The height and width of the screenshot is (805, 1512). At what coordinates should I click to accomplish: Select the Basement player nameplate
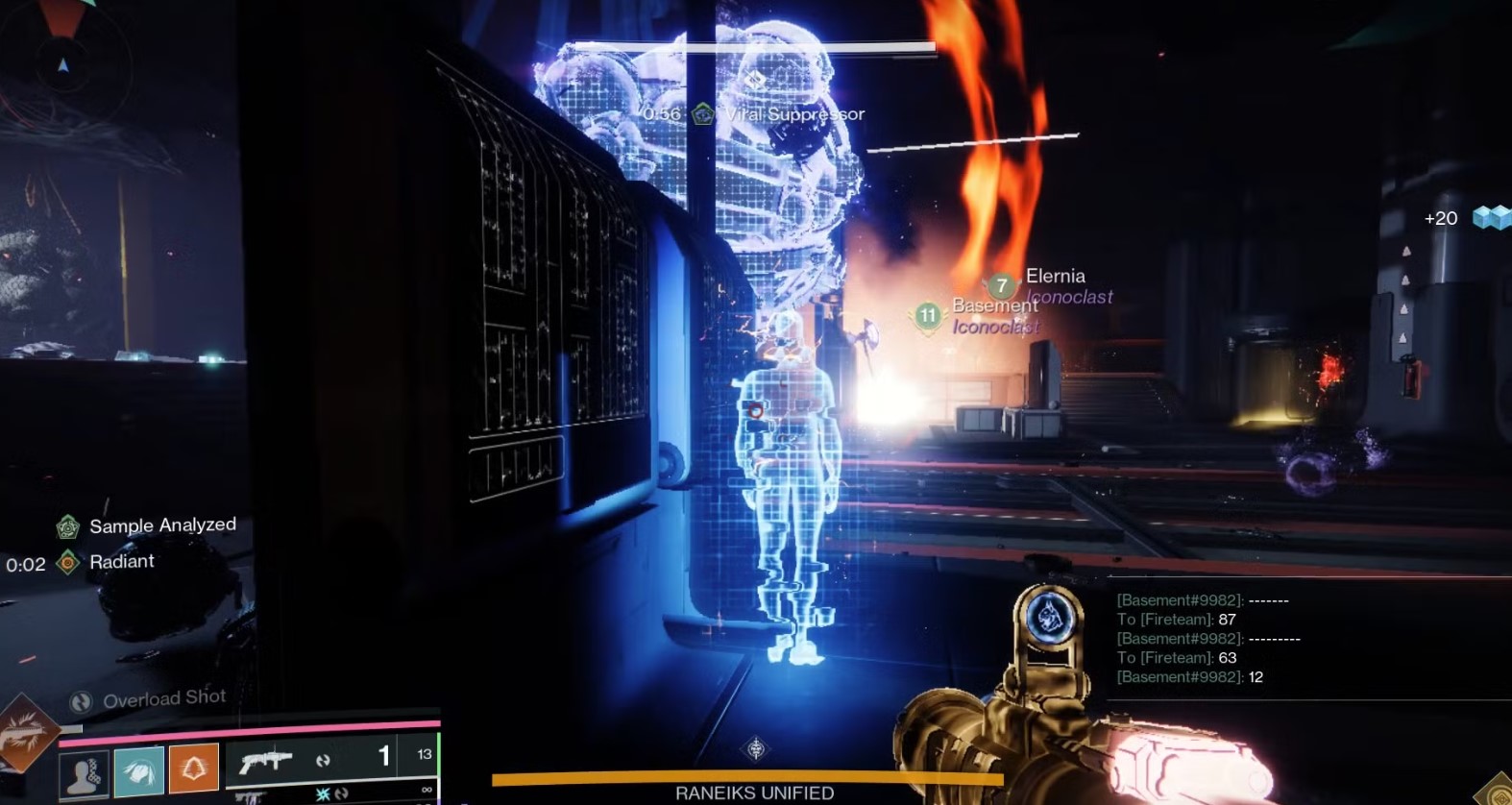[993, 305]
